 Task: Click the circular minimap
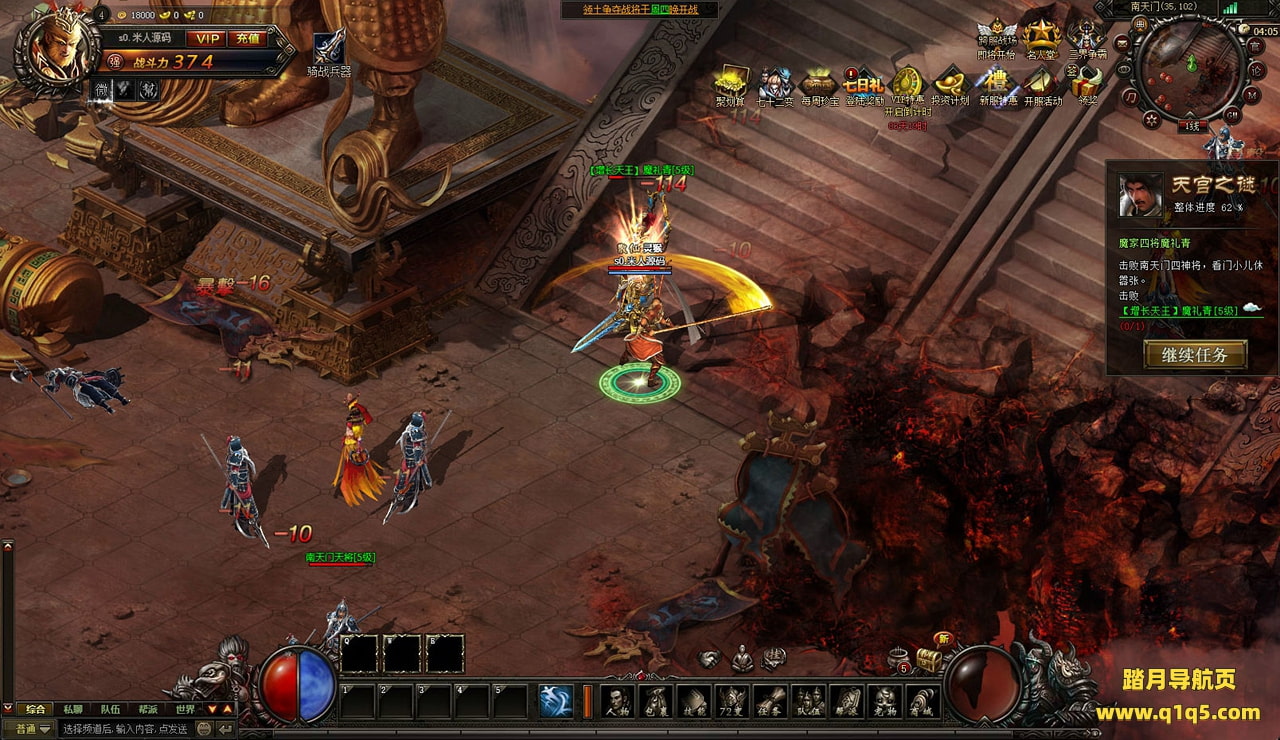[x=1189, y=68]
